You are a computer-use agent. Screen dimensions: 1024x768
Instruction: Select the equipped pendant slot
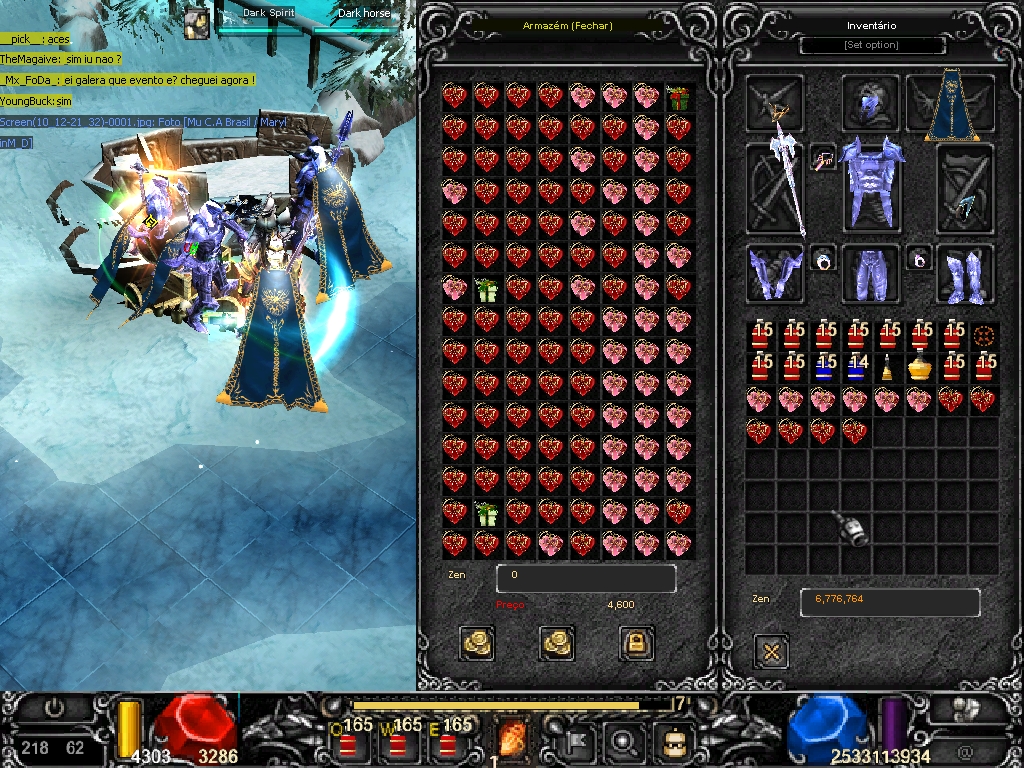(824, 158)
